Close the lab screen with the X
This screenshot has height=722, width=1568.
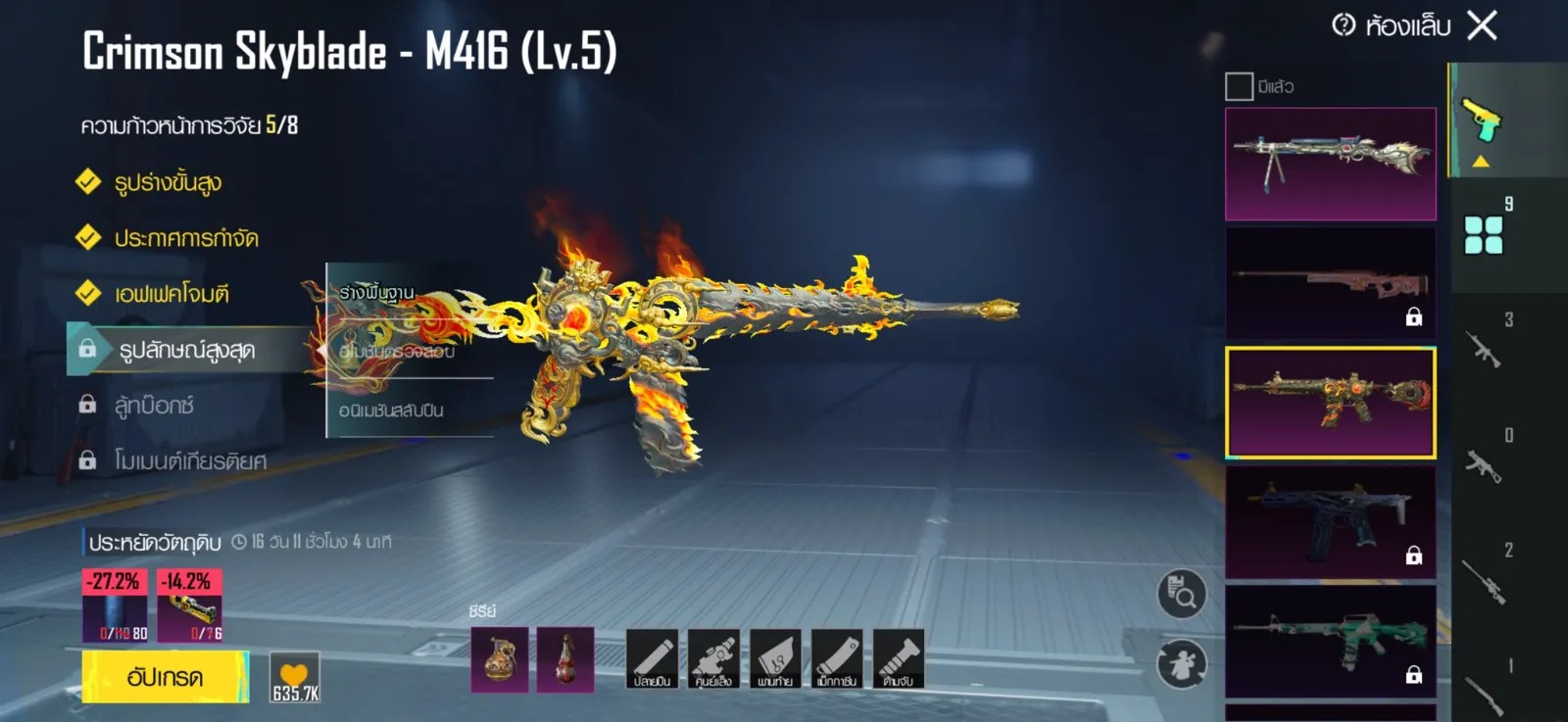pyautogui.click(x=1482, y=25)
